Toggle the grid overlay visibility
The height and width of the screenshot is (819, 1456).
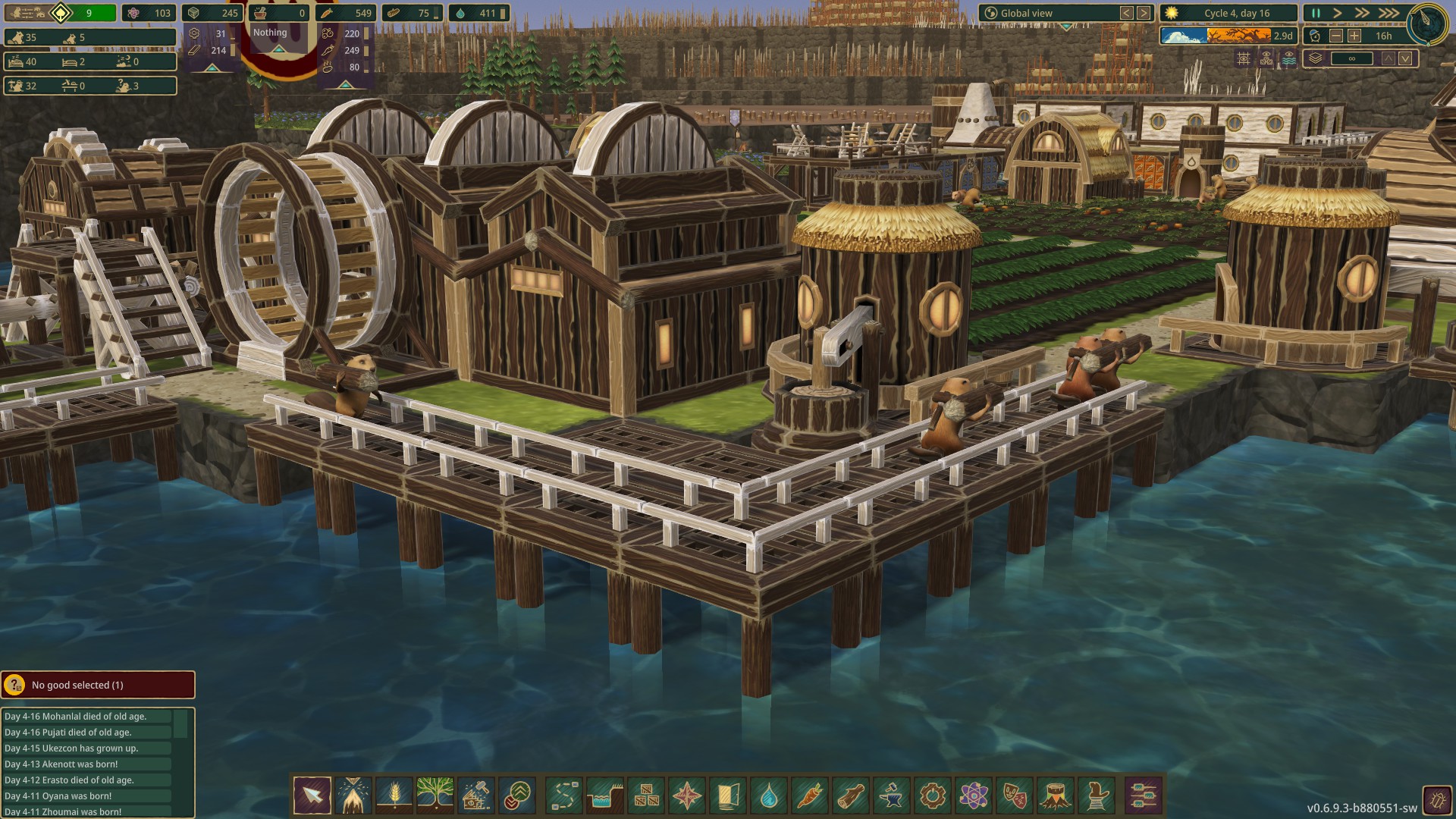click(x=1243, y=58)
